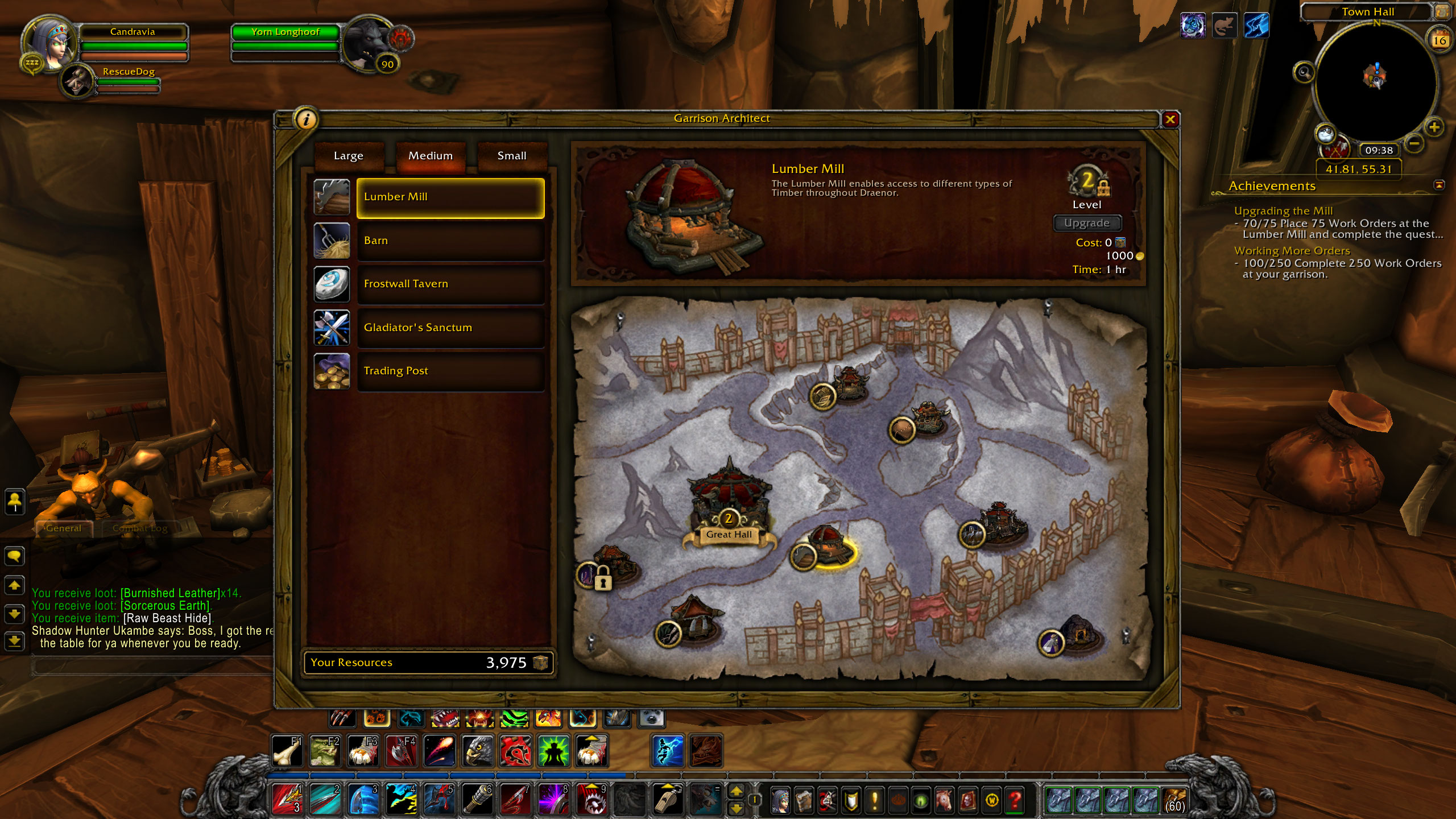
Task: Switch to the Large buildings tab
Action: click(x=348, y=156)
